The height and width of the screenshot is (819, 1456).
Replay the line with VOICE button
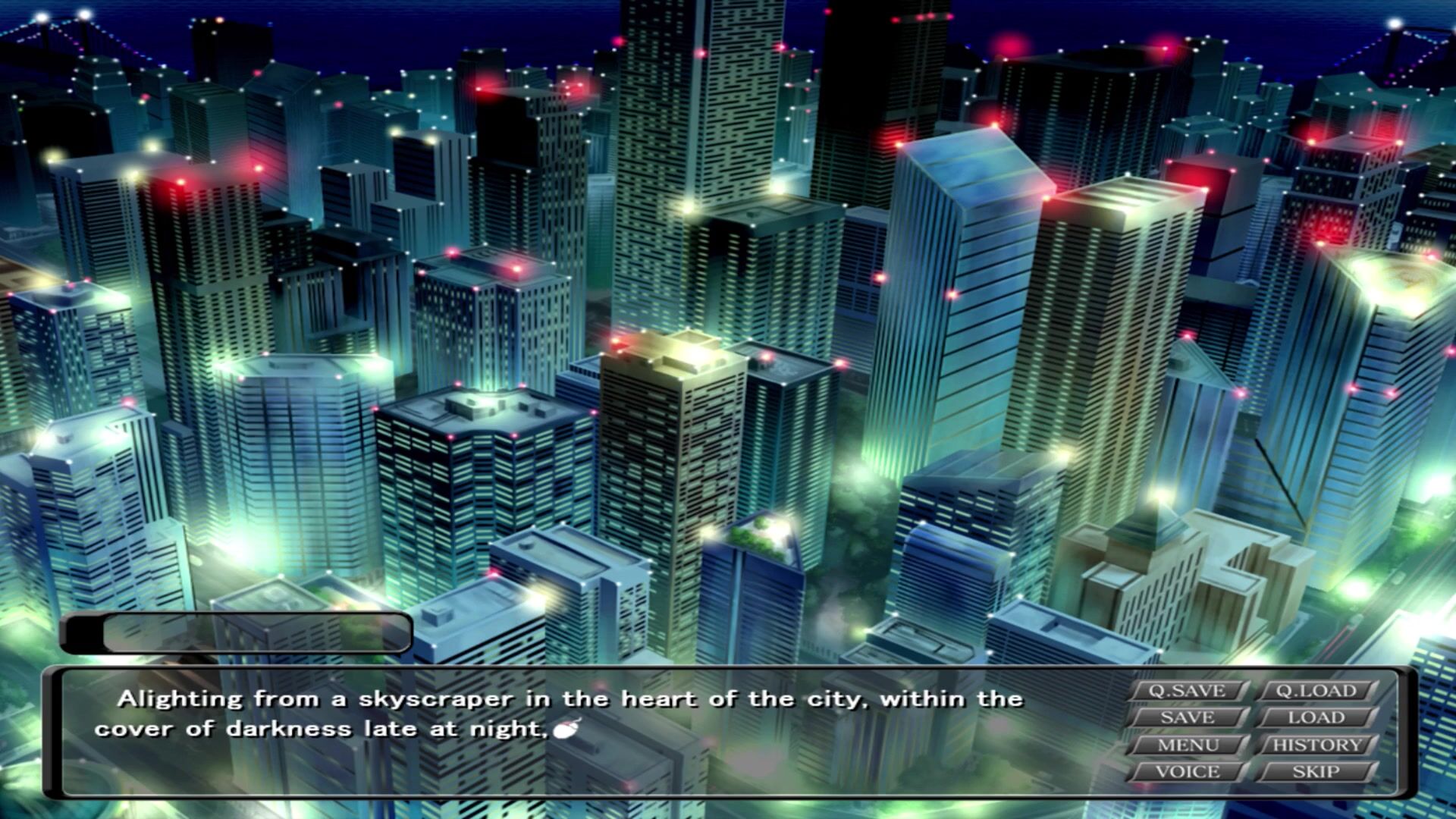[x=1188, y=772]
